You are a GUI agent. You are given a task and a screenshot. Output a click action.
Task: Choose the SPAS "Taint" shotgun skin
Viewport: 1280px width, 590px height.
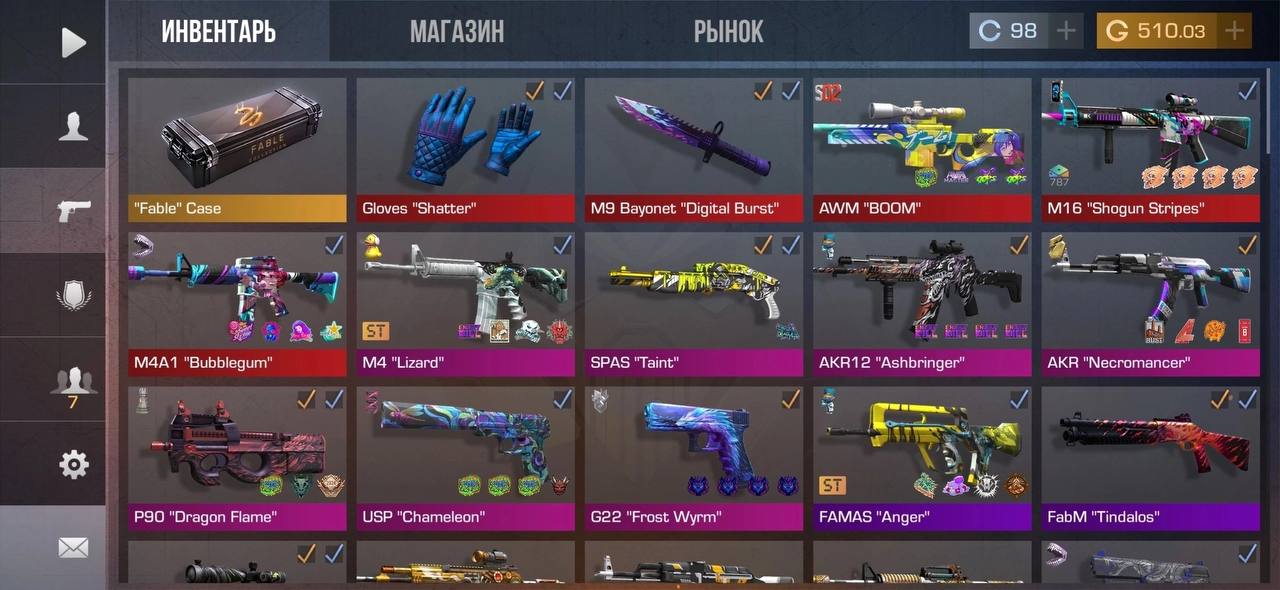(x=693, y=304)
